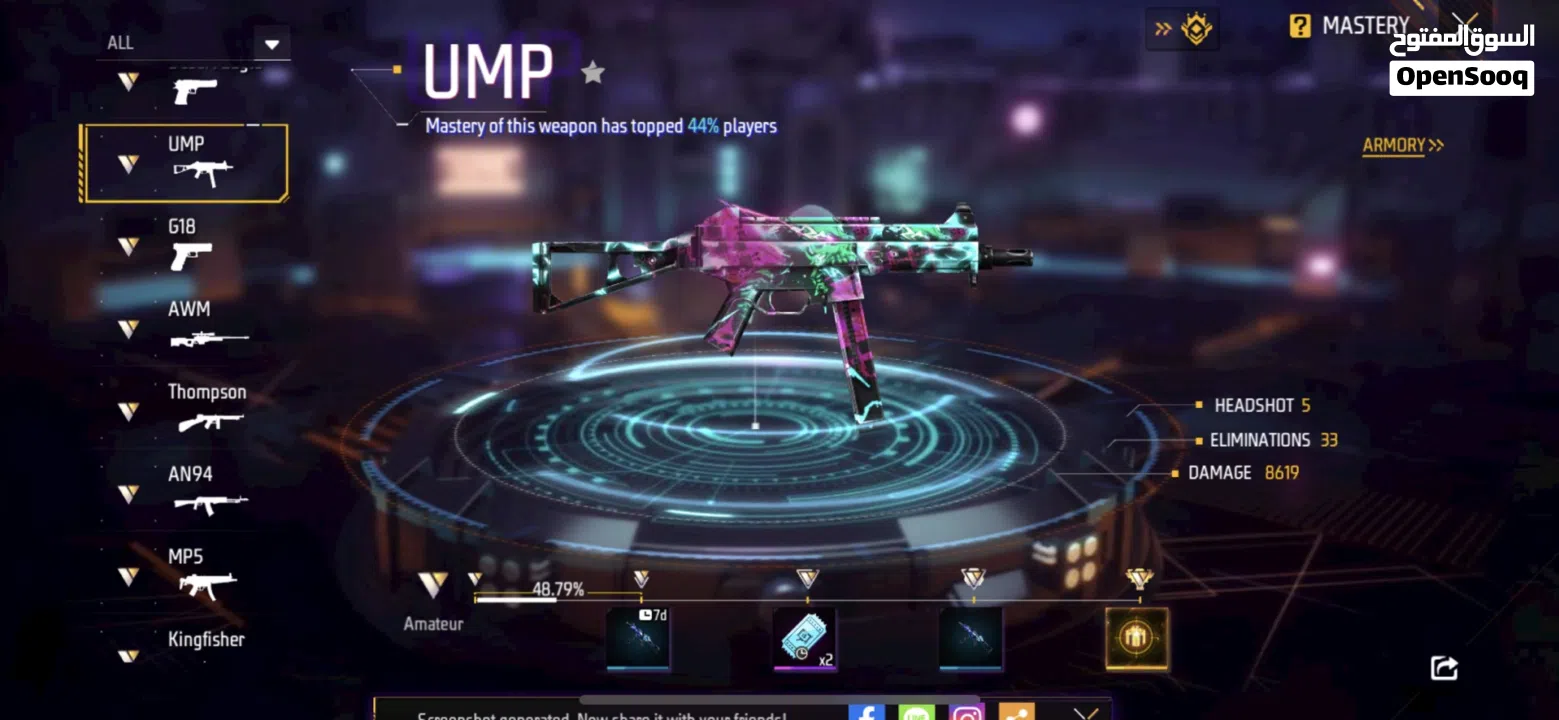This screenshot has width=1559, height=720.
Task: Select the AN94 rifle in the list
Action: [200, 492]
